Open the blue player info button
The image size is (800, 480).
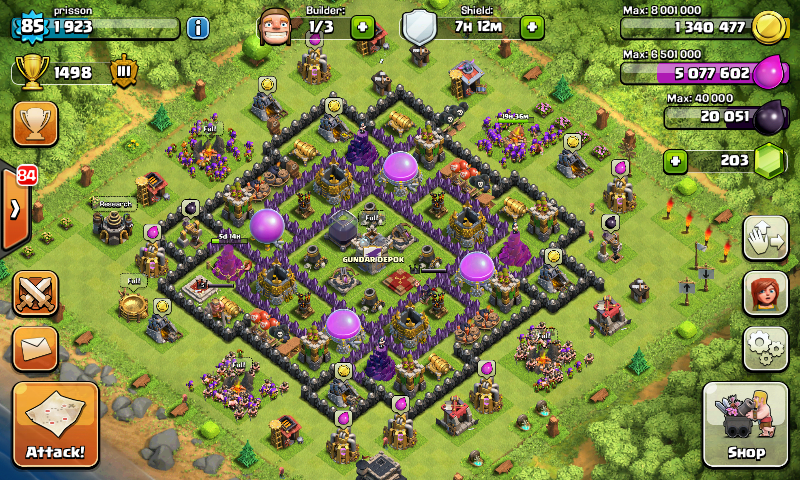[198, 27]
